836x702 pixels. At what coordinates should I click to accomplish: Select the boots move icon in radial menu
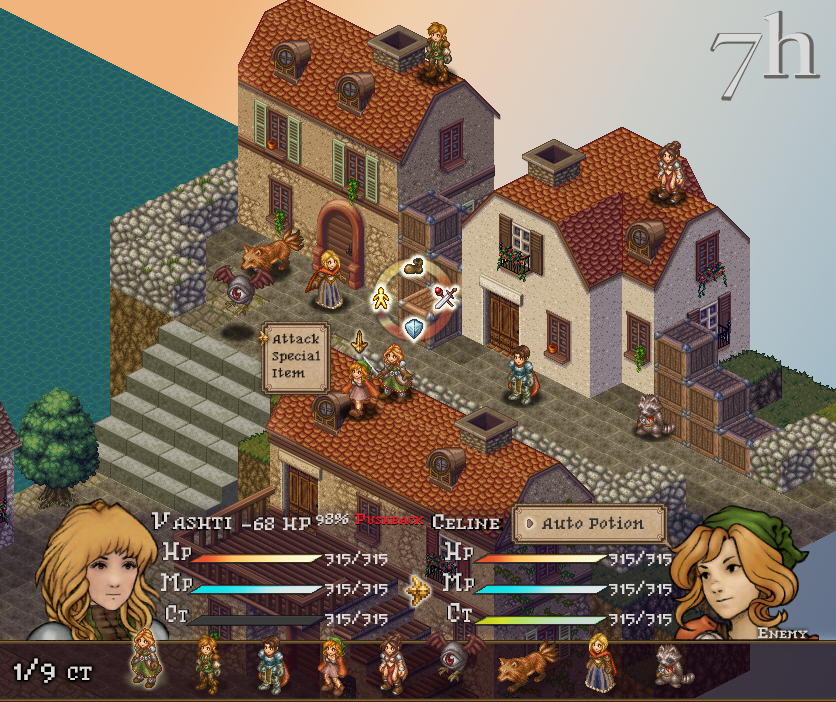[x=414, y=267]
